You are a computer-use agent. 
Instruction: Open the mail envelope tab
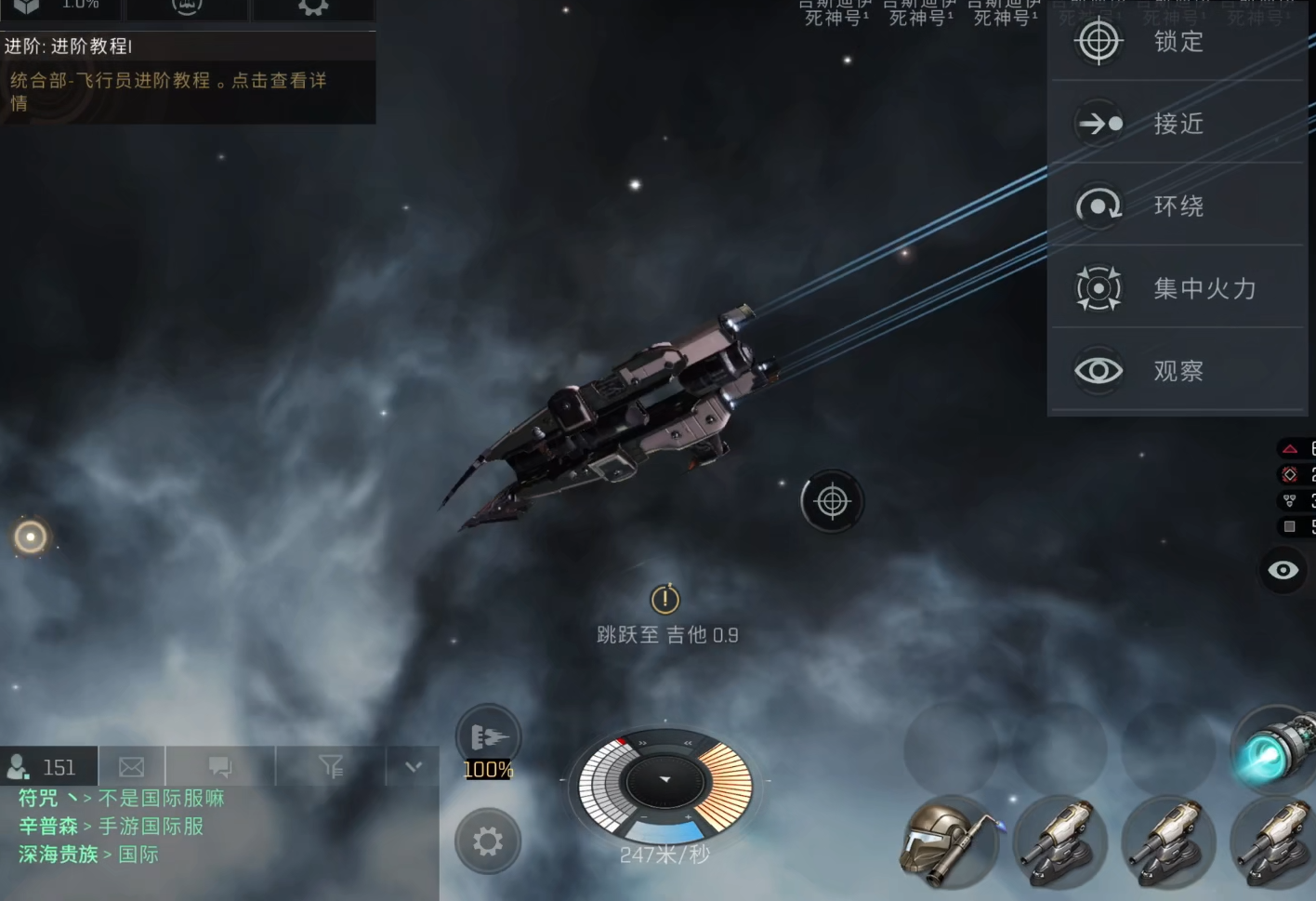(132, 767)
